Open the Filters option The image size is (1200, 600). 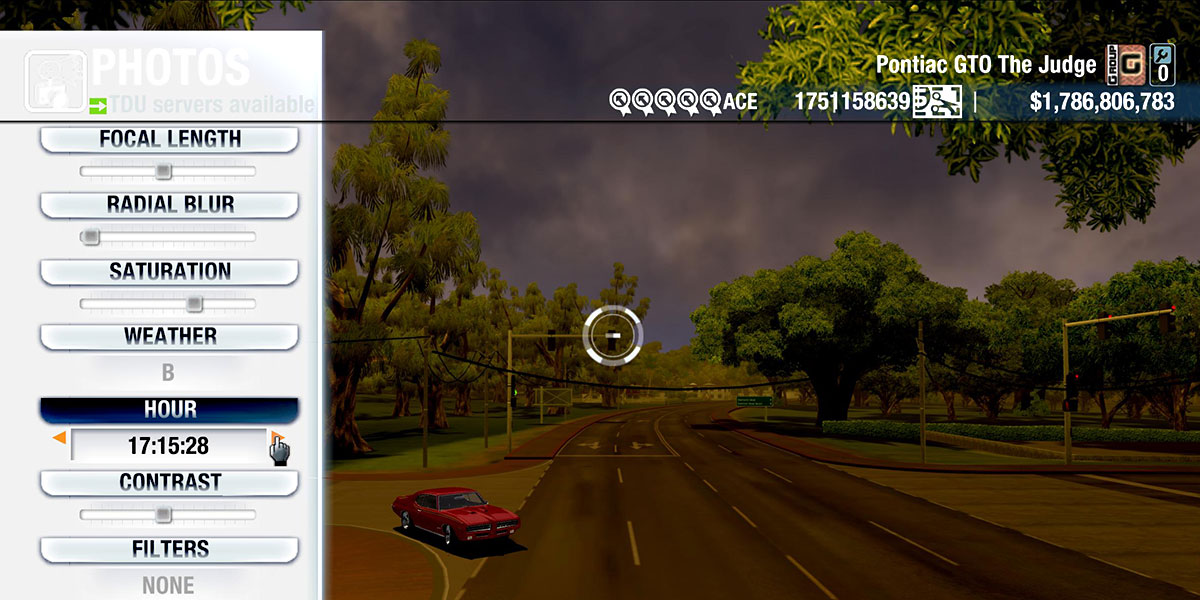(x=169, y=549)
